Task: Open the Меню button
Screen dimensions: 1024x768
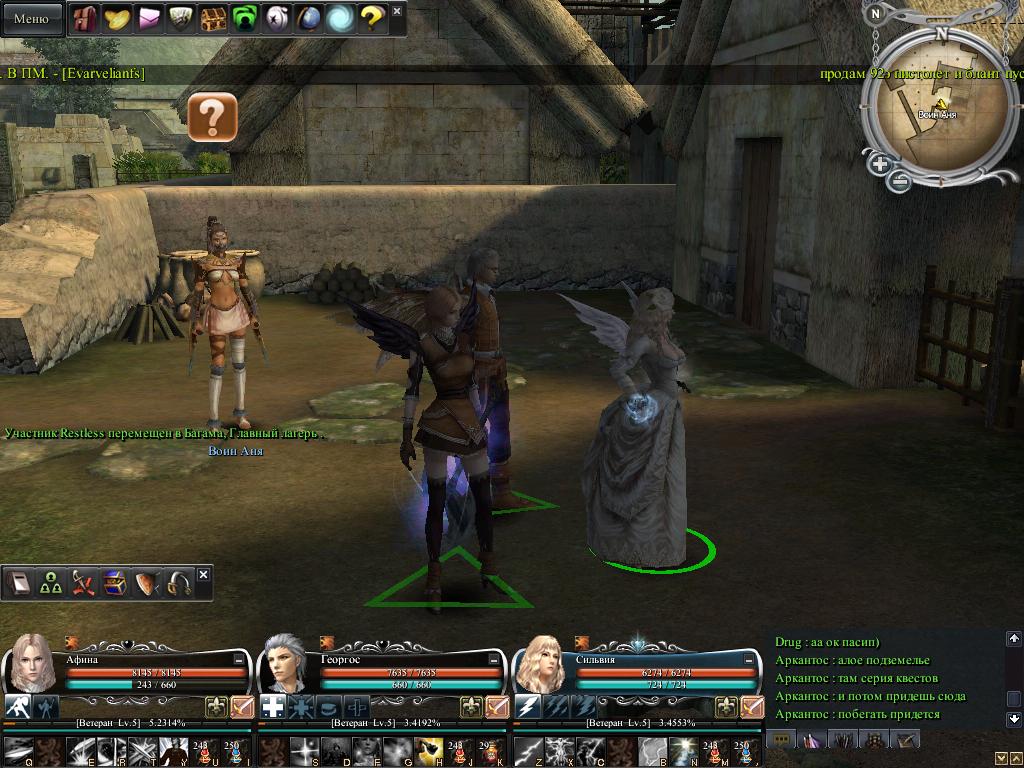Action: [x=31, y=18]
